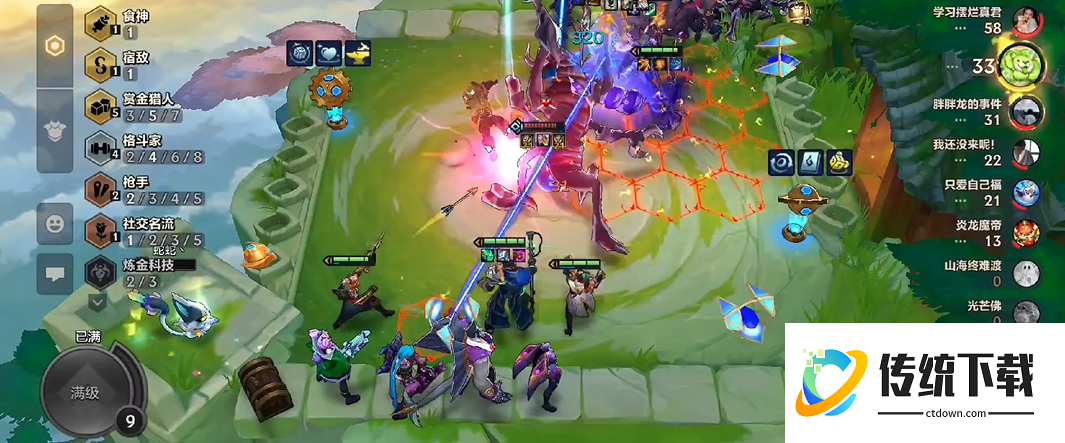Switch to the hexagon traits tab
This screenshot has height=443, width=1065.
pos(55,46)
